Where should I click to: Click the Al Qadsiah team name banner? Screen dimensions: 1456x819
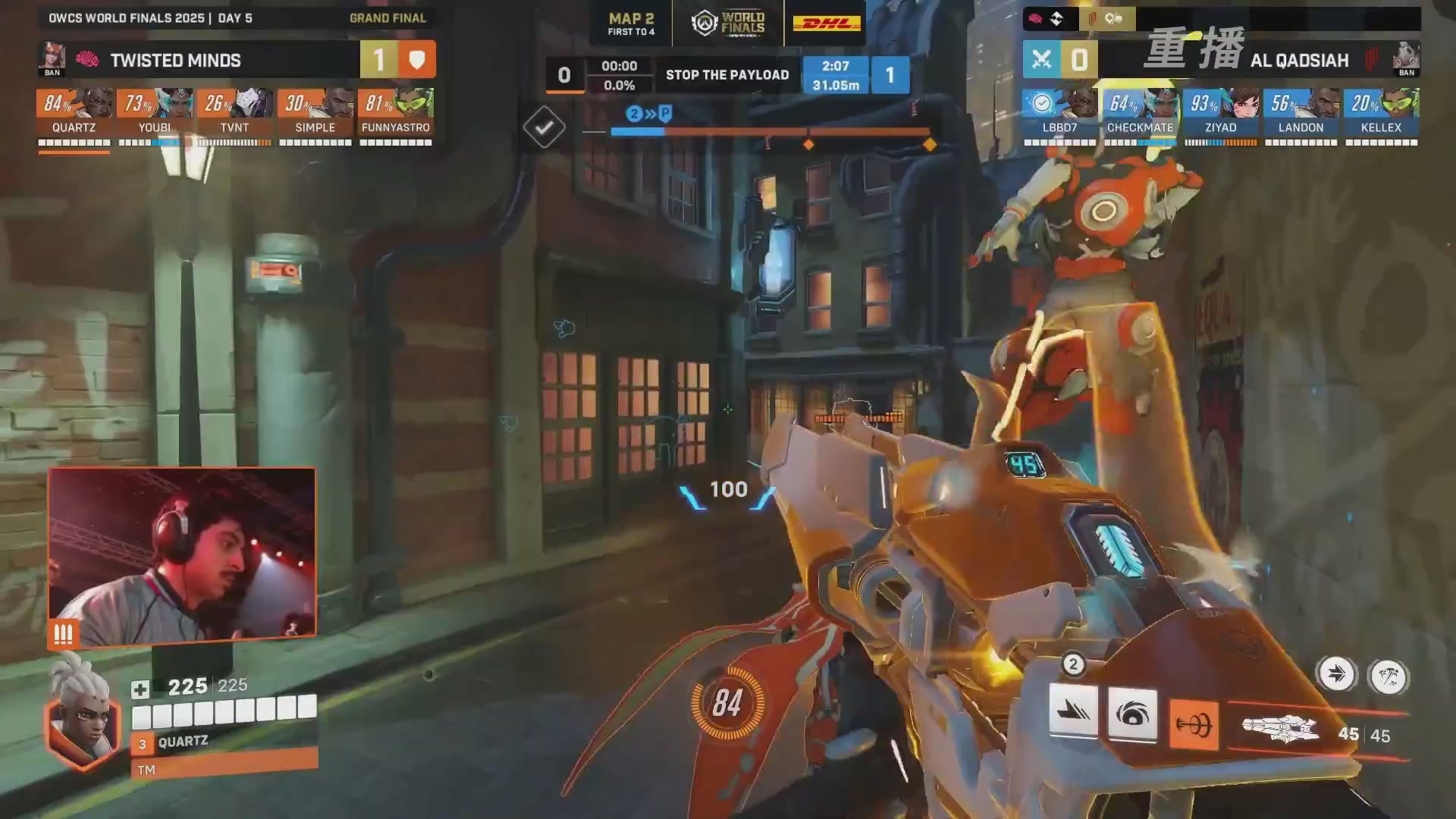[x=1299, y=60]
